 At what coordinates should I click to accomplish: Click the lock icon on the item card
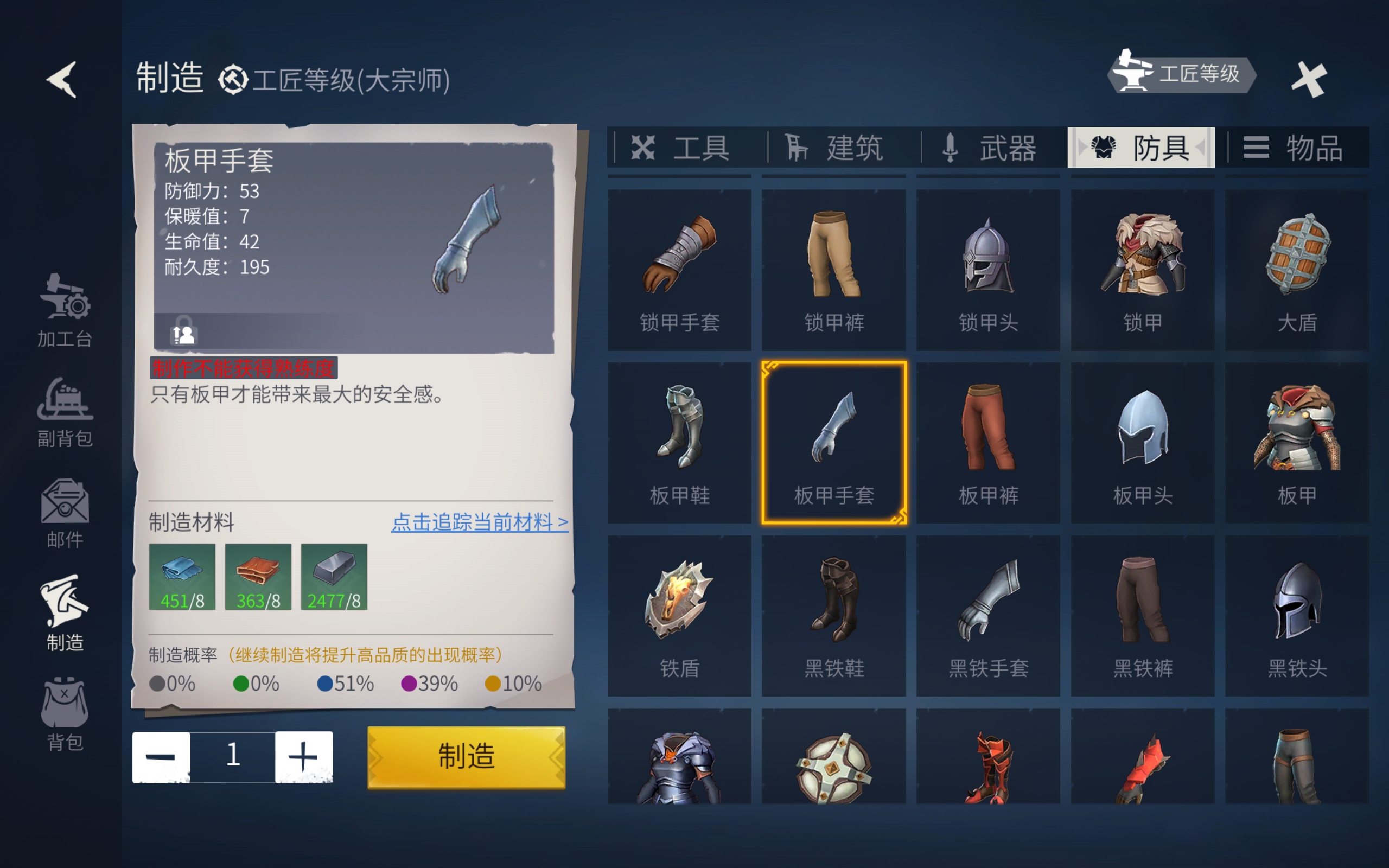[181, 333]
